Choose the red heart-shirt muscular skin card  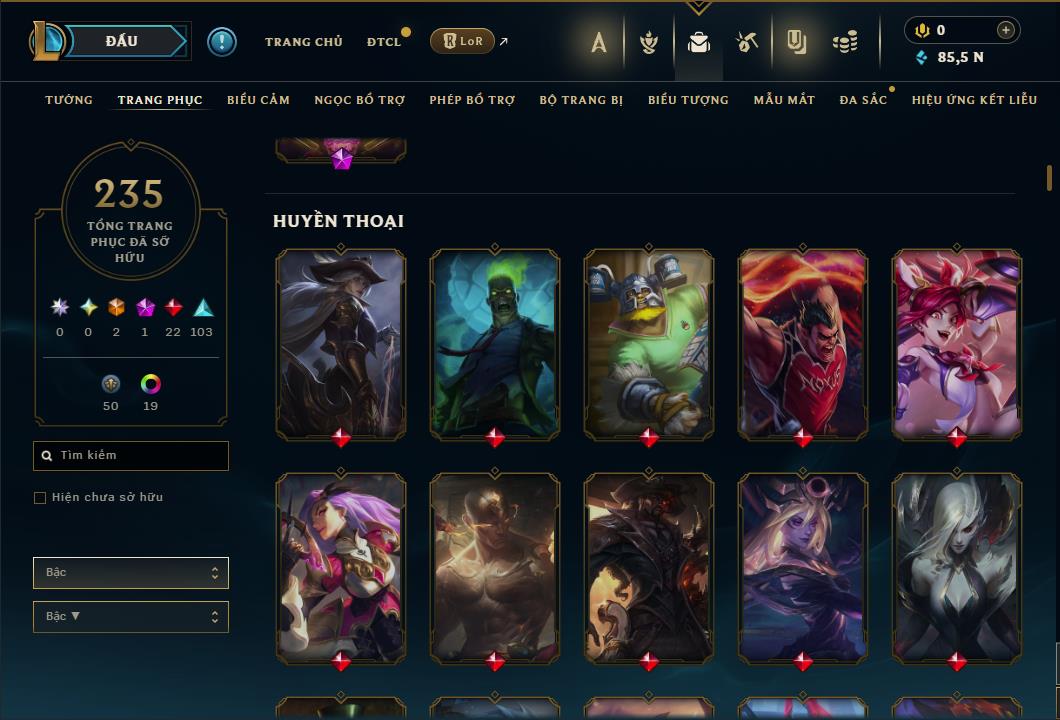[803, 342]
